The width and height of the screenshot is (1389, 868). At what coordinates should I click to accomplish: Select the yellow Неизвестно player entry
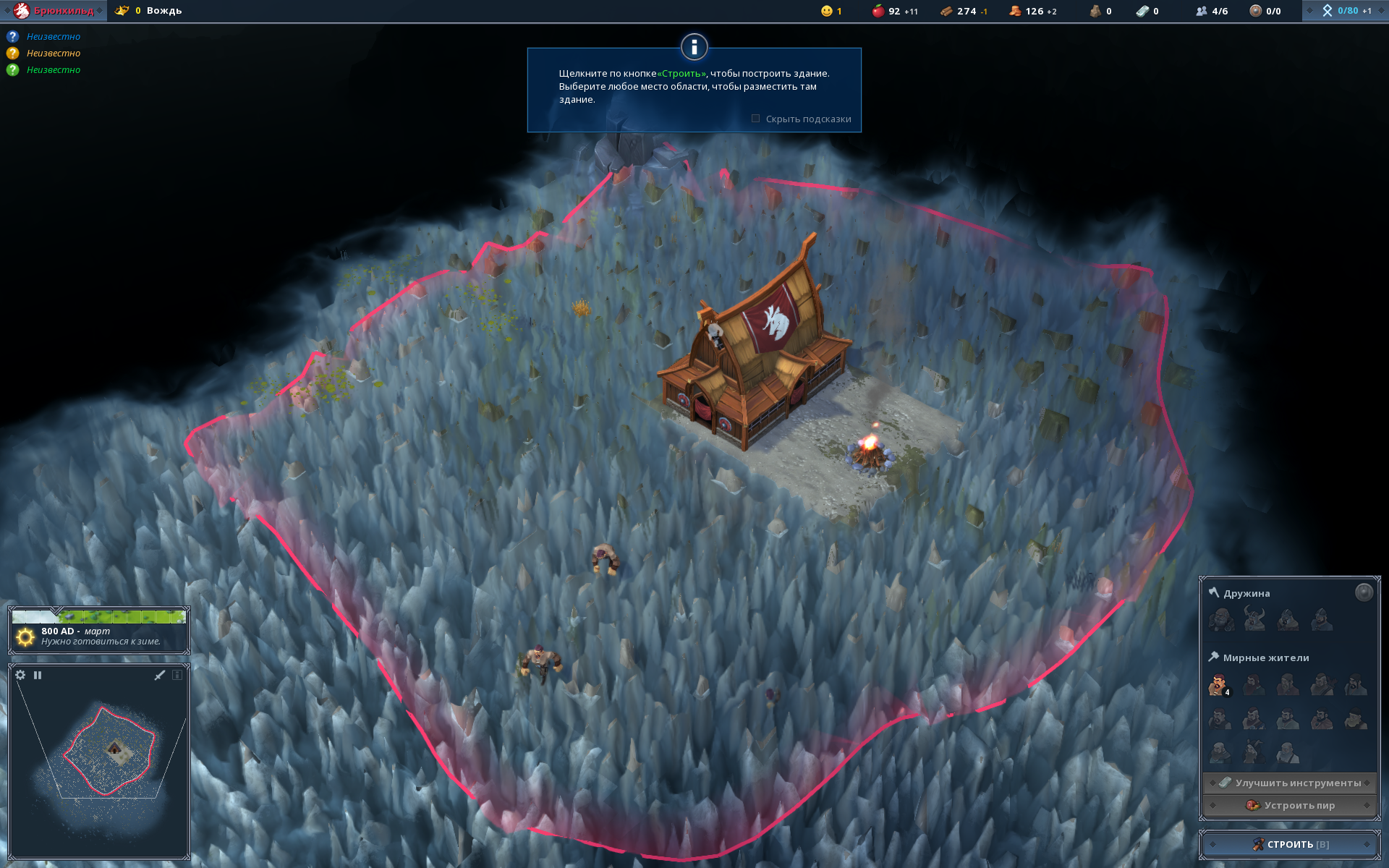pos(53,54)
